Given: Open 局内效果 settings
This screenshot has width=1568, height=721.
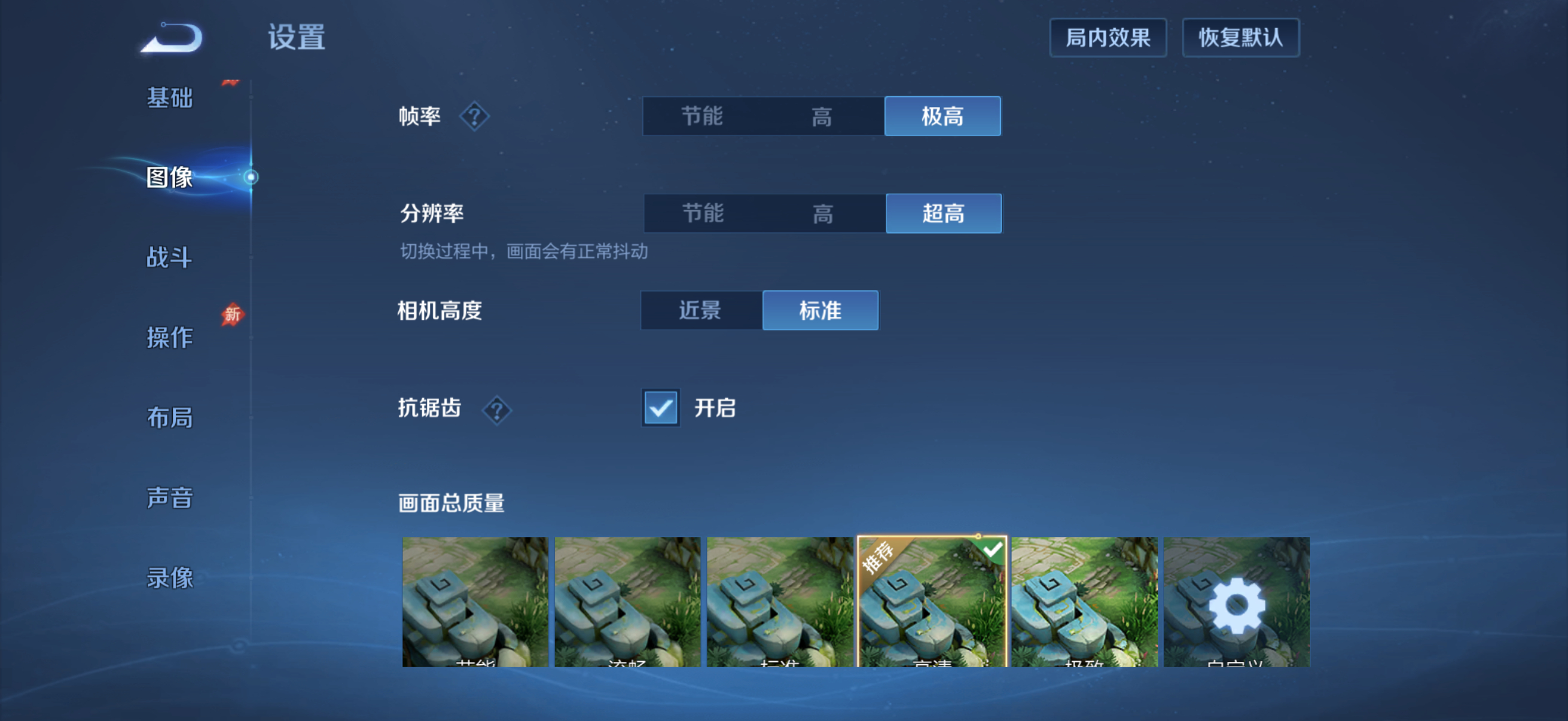Looking at the screenshot, I should [x=1108, y=38].
